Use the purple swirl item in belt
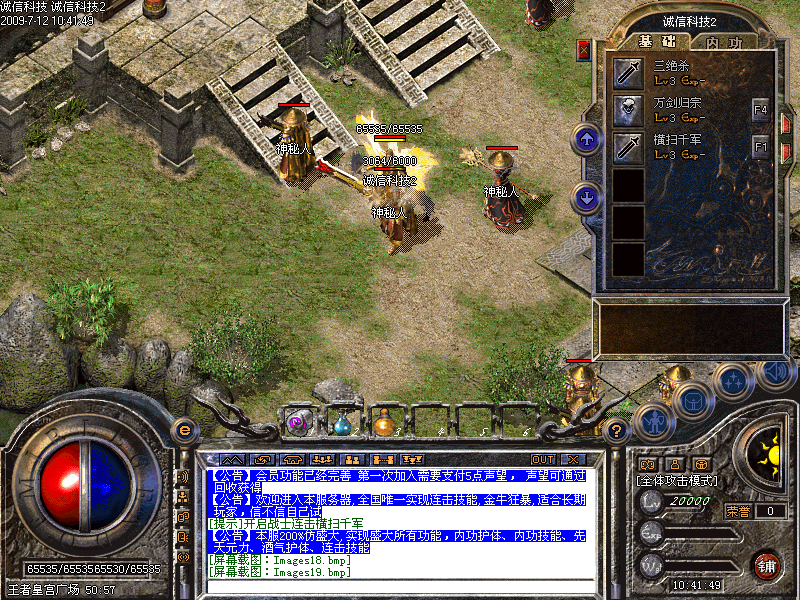 click(297, 423)
